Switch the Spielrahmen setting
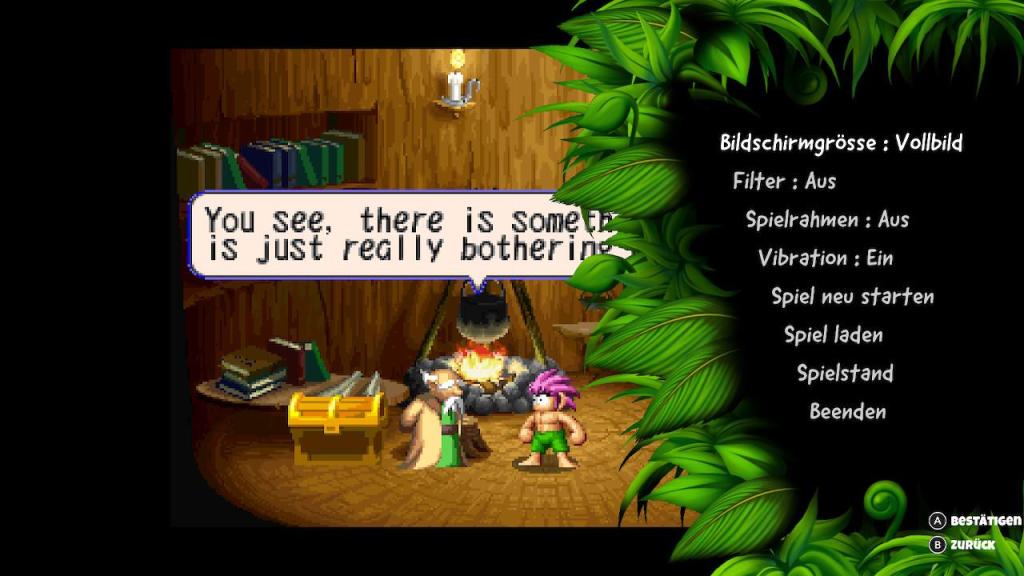This screenshot has width=1024, height=576. 827,220
